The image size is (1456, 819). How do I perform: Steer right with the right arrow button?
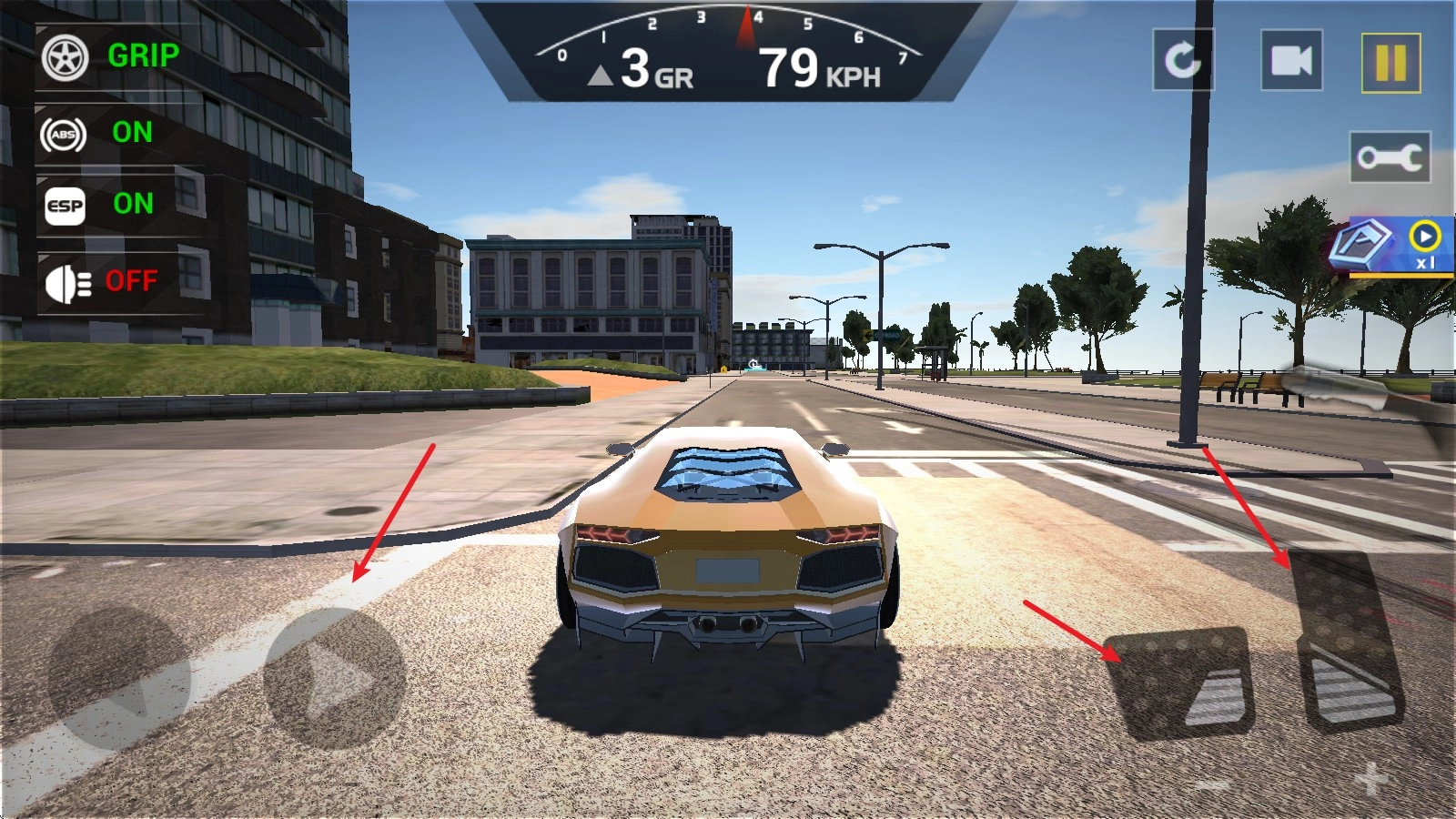334,679
